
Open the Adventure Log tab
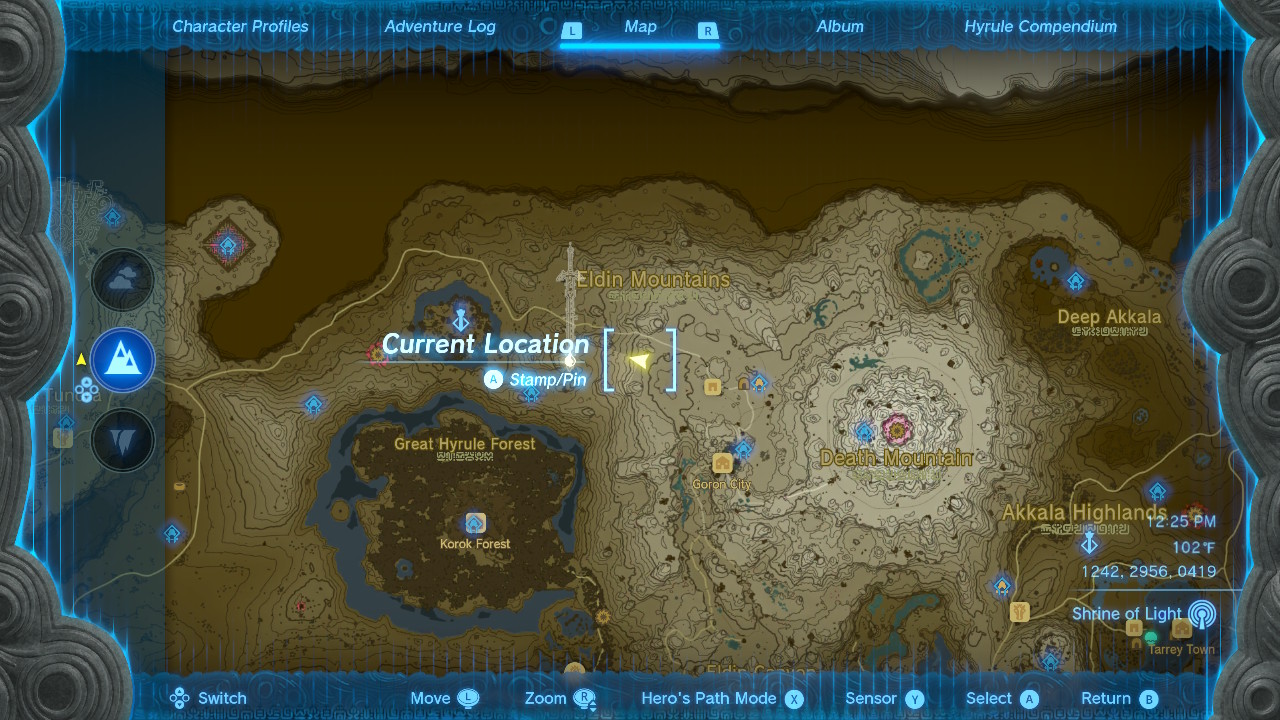(x=441, y=27)
